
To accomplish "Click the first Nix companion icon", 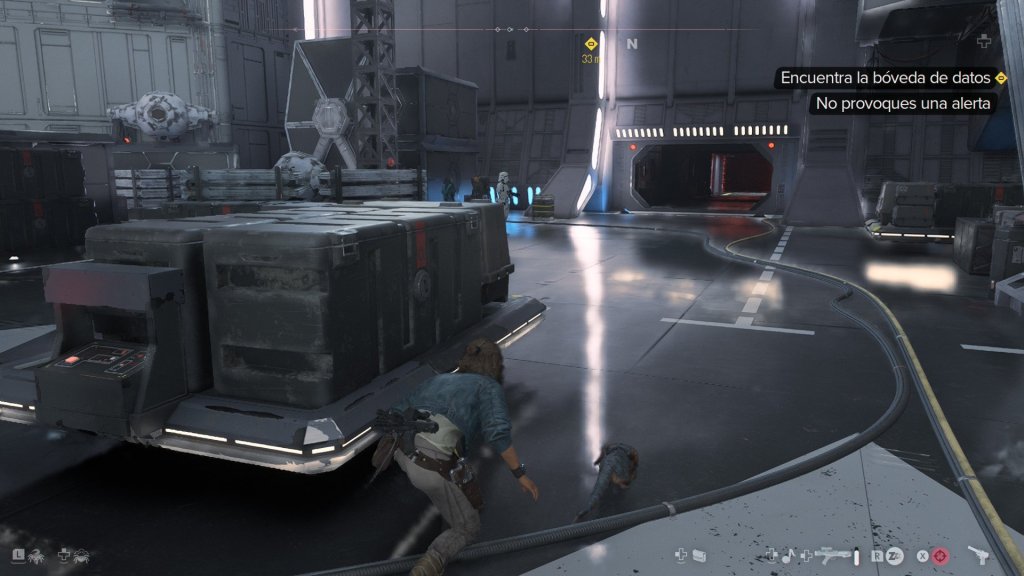I will pyautogui.click(x=35, y=554).
